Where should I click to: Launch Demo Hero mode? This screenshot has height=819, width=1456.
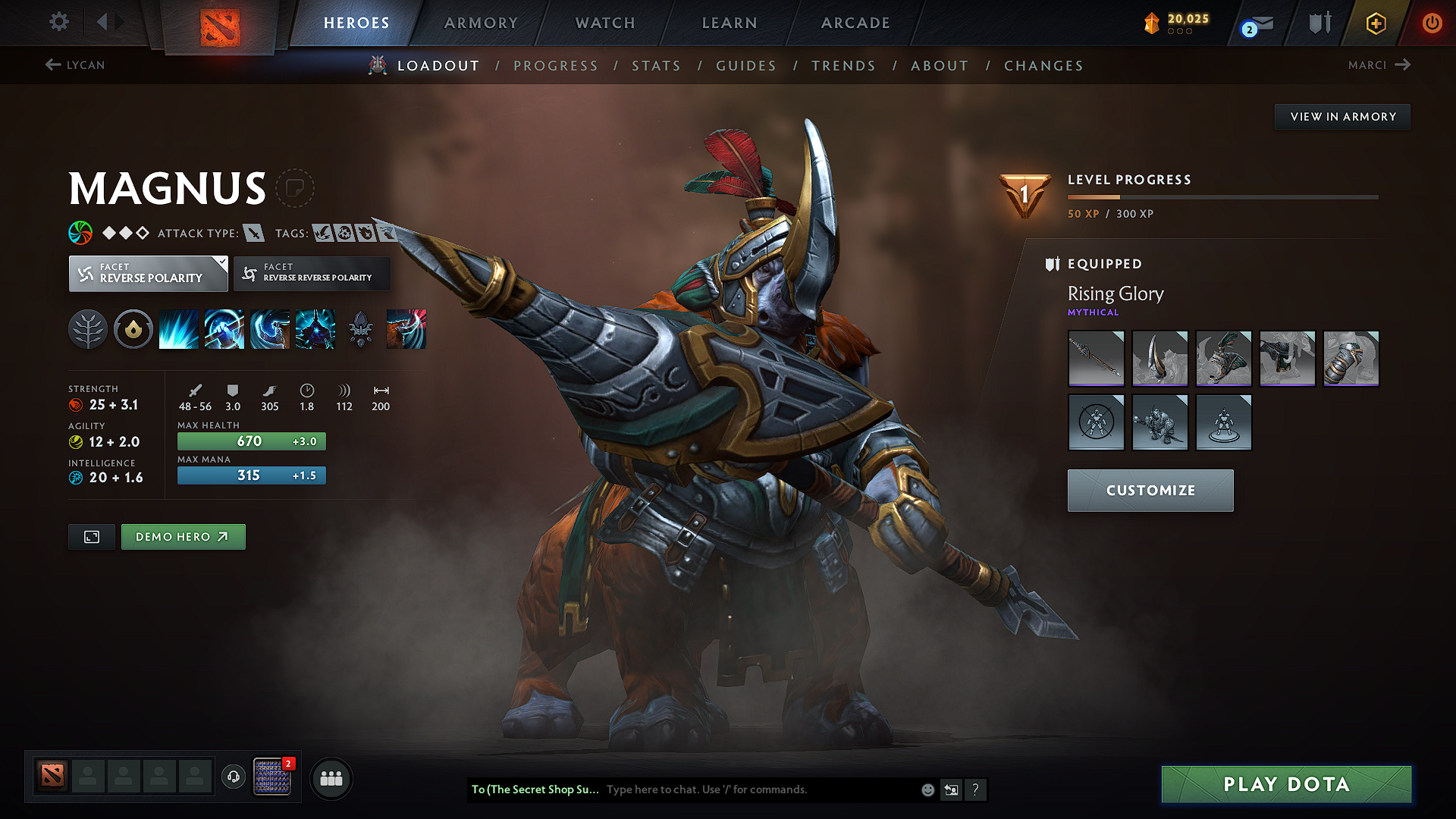click(x=183, y=537)
